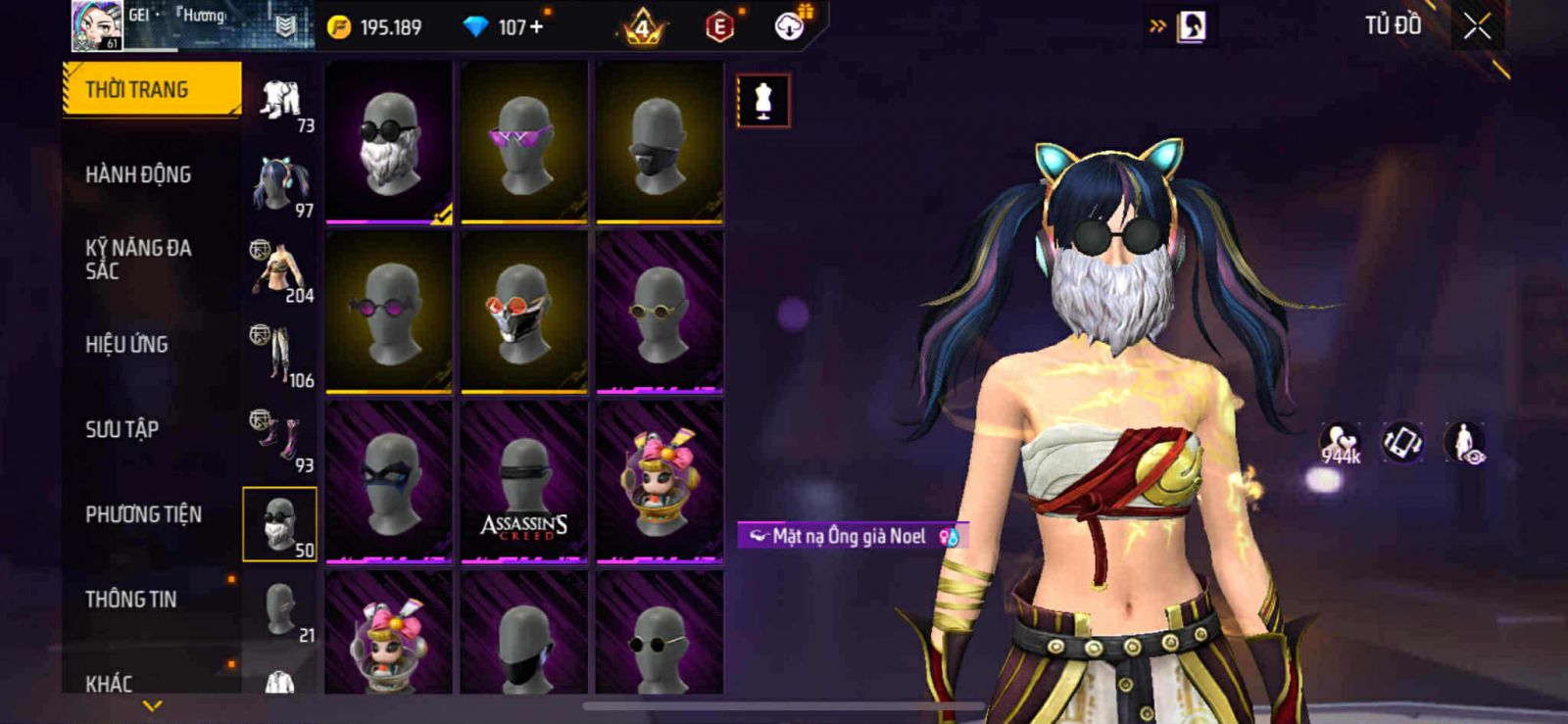Choose the outfit sets category with 73 items

point(281,103)
